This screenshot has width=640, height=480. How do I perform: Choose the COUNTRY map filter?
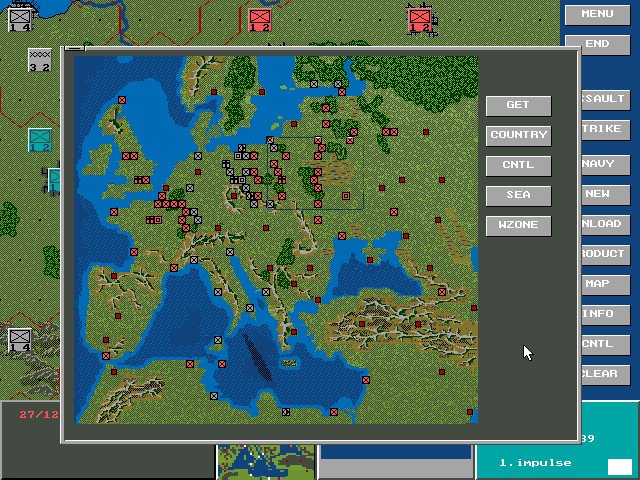tap(518, 135)
